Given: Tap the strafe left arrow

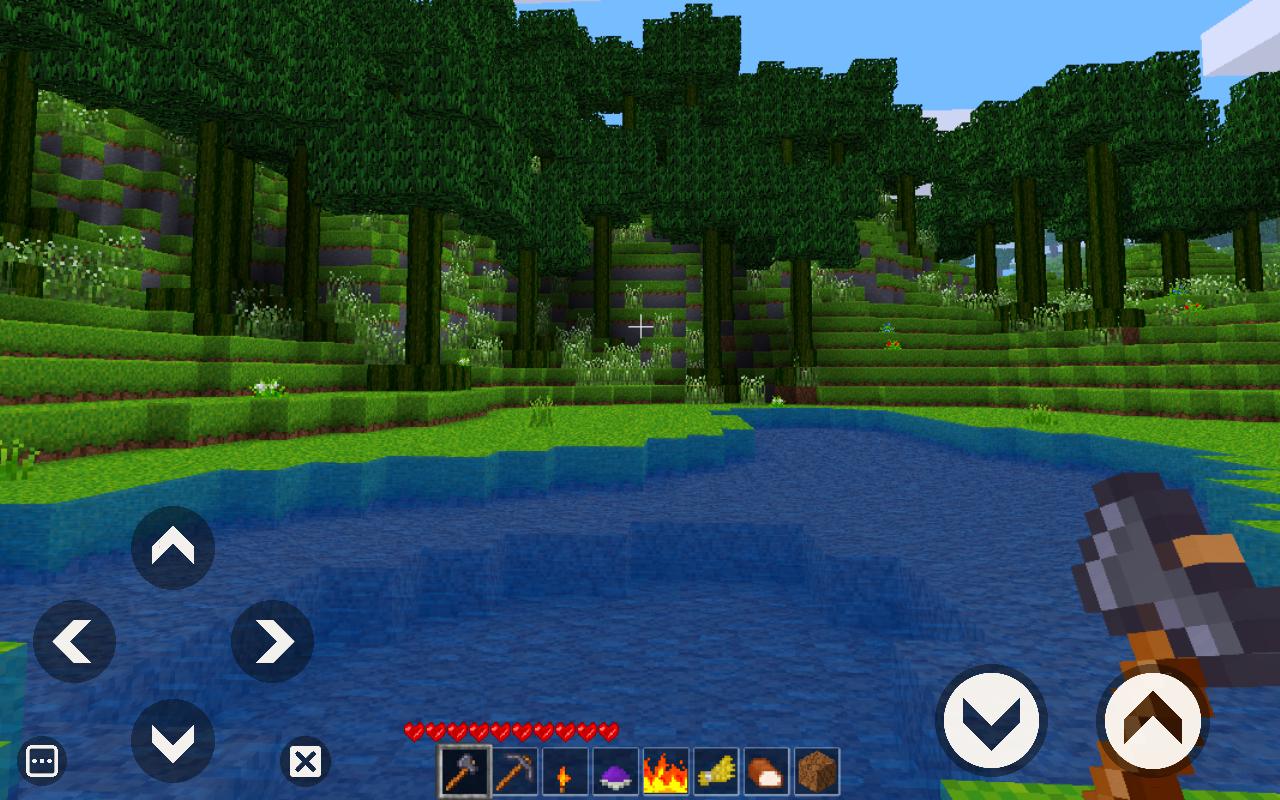Looking at the screenshot, I should click(x=75, y=641).
